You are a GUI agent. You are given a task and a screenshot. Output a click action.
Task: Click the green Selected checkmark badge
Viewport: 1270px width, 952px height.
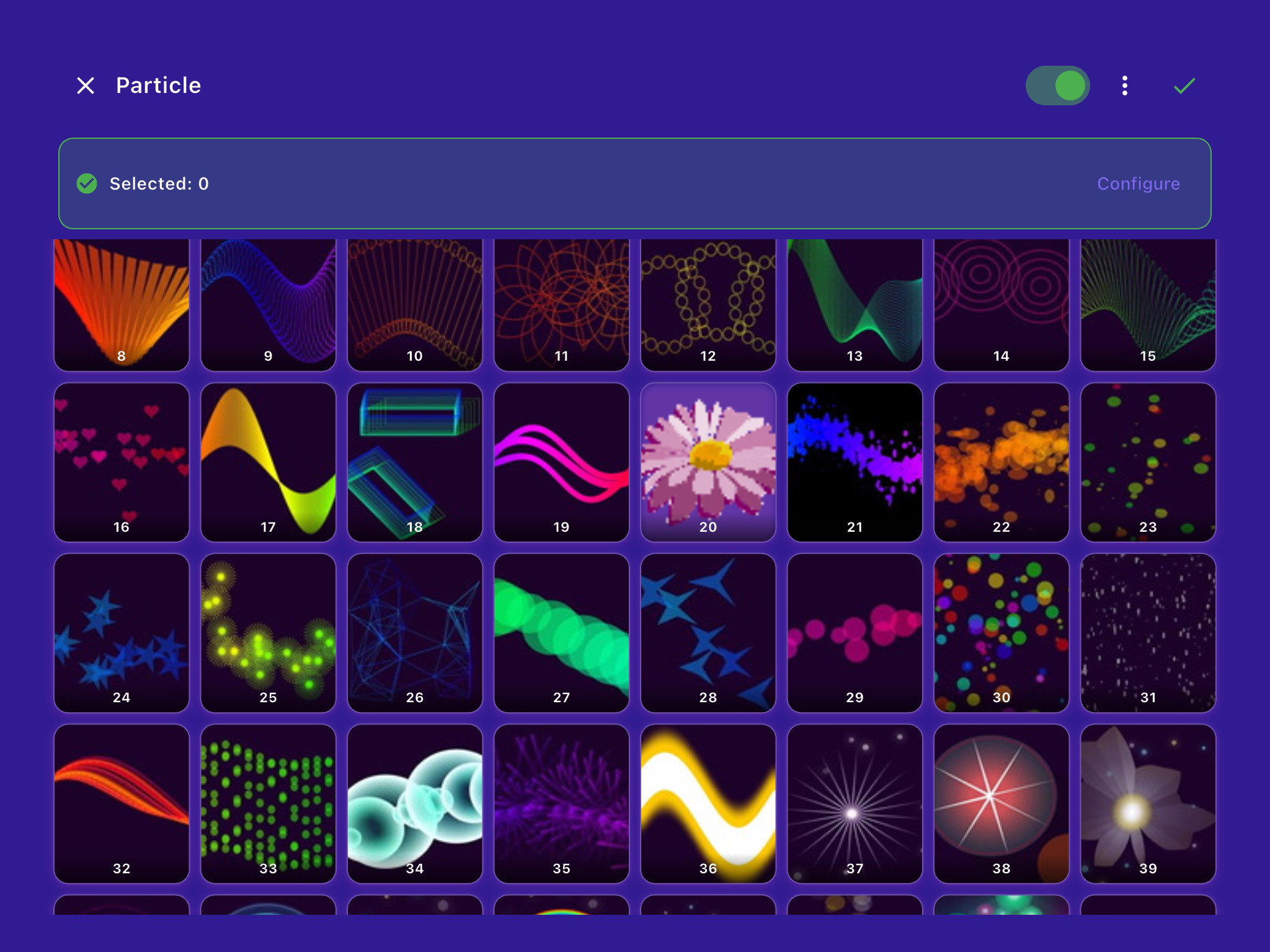[87, 183]
